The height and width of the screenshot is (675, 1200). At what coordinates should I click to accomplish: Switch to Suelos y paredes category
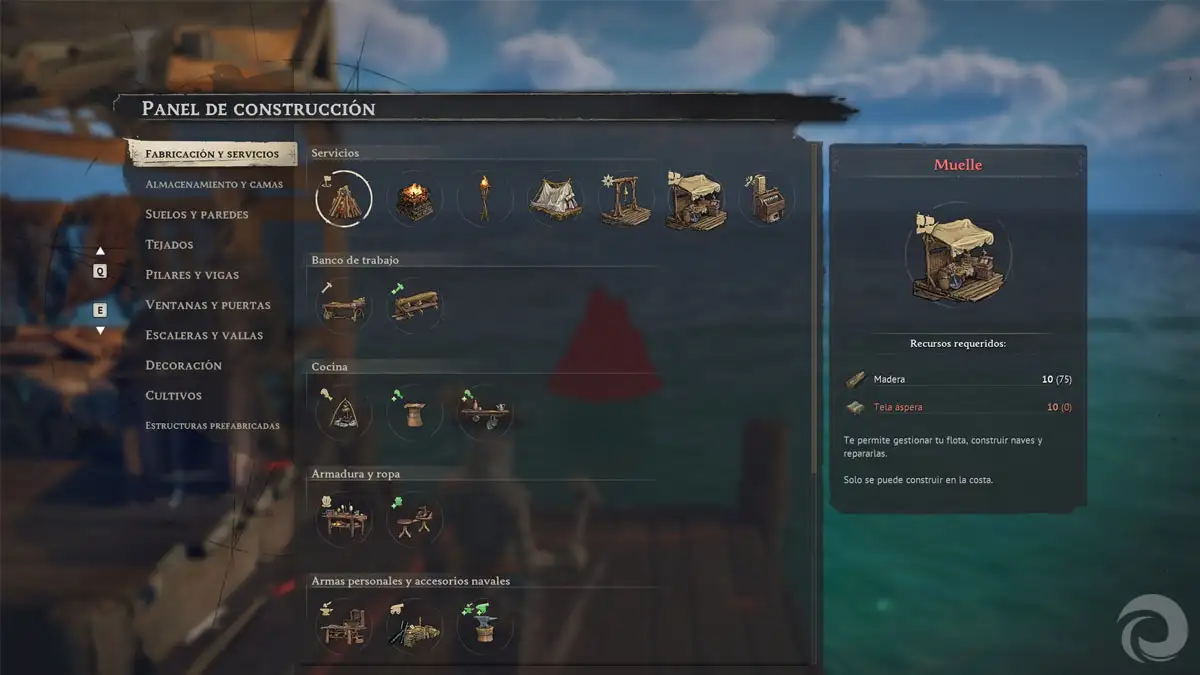pyautogui.click(x=197, y=214)
